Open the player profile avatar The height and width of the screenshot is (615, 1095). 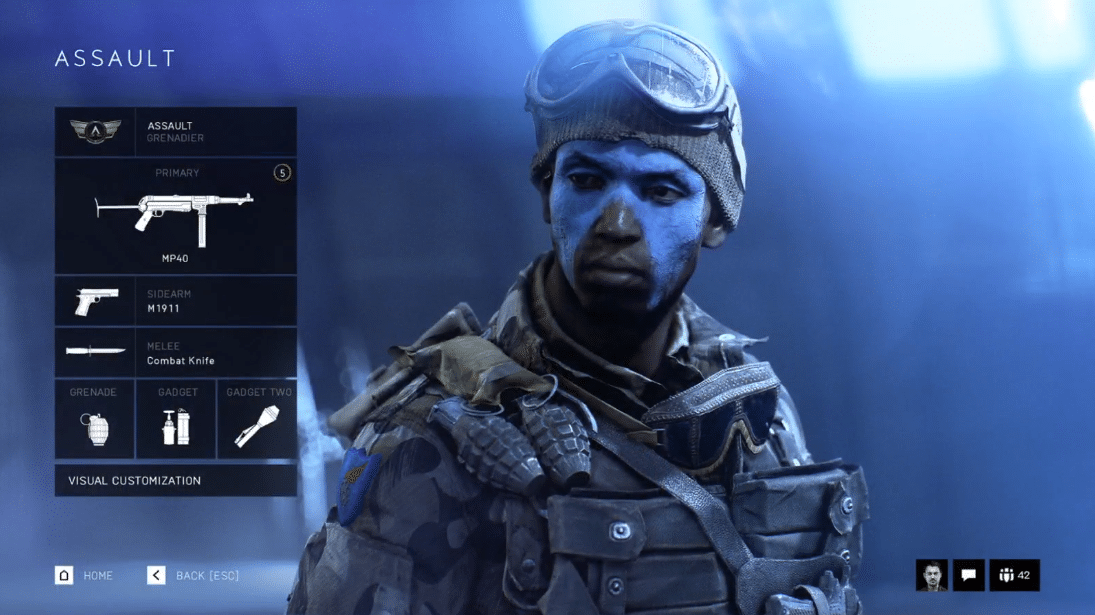point(931,575)
